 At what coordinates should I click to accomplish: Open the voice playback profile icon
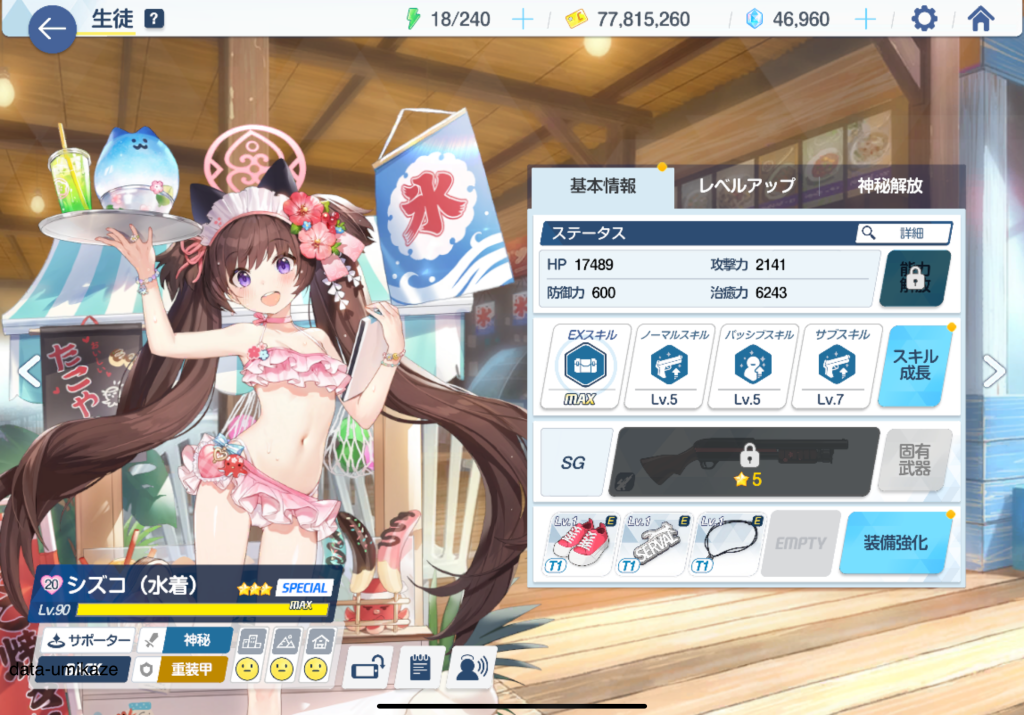pyautogui.click(x=471, y=668)
